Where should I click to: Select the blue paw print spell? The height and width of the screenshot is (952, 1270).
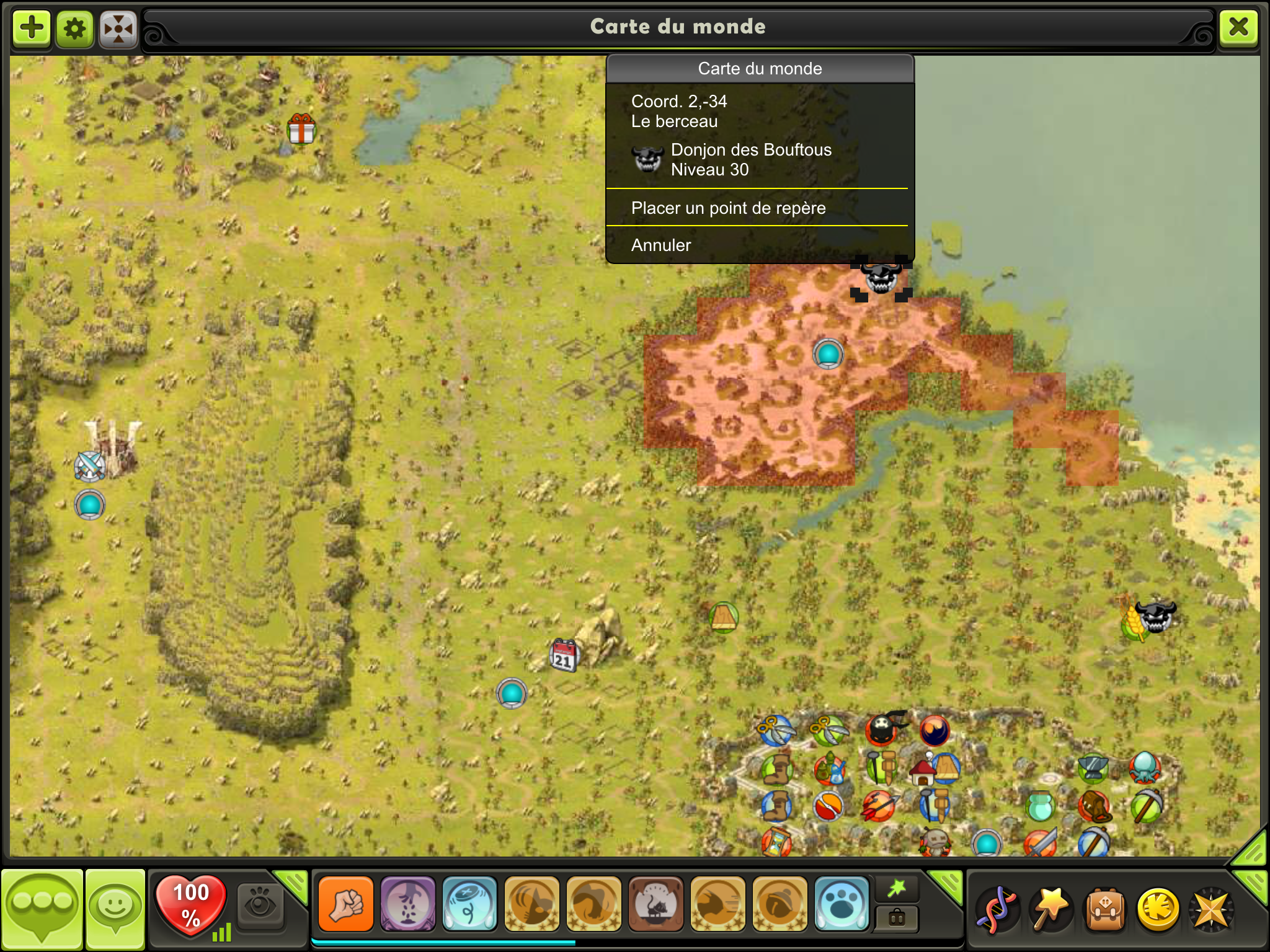coord(841,904)
